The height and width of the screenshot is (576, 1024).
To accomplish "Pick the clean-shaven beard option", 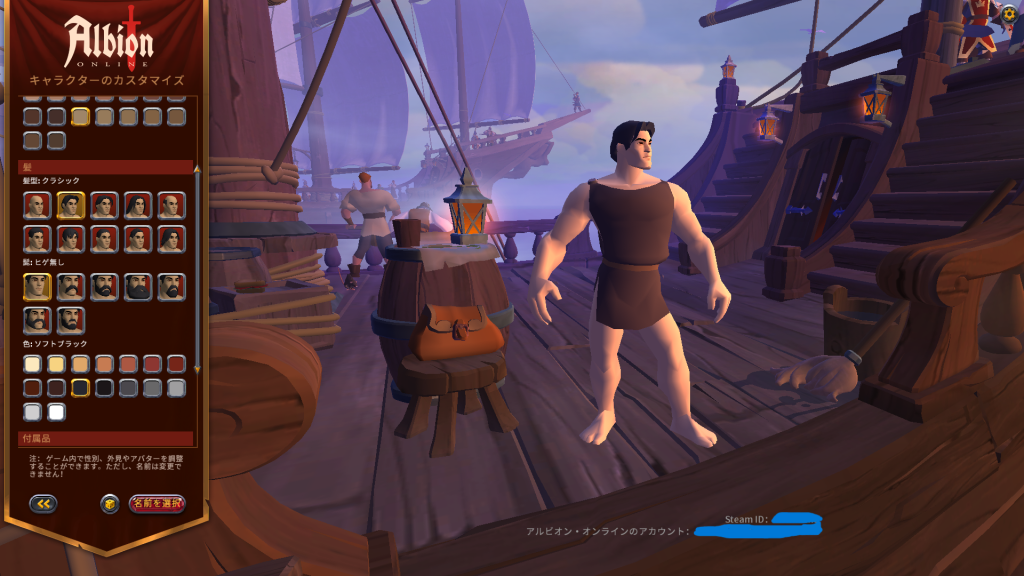I will (36, 287).
